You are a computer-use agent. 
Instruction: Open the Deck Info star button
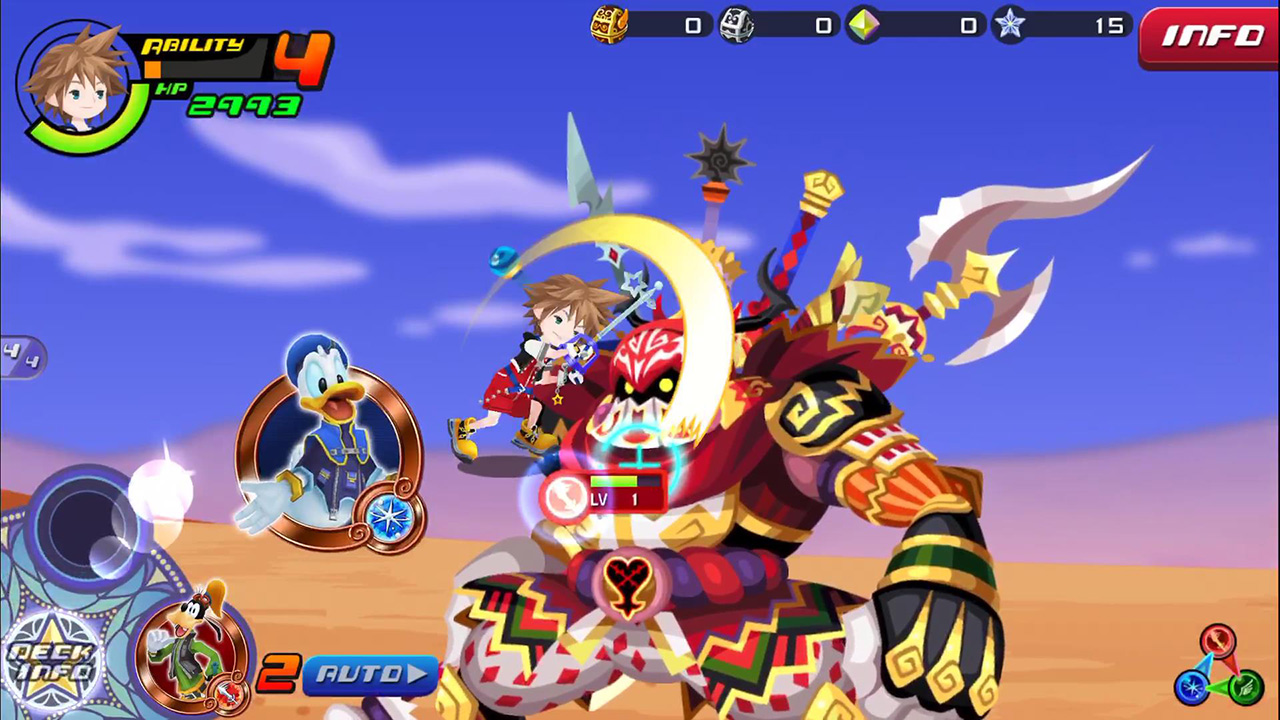tap(52, 662)
